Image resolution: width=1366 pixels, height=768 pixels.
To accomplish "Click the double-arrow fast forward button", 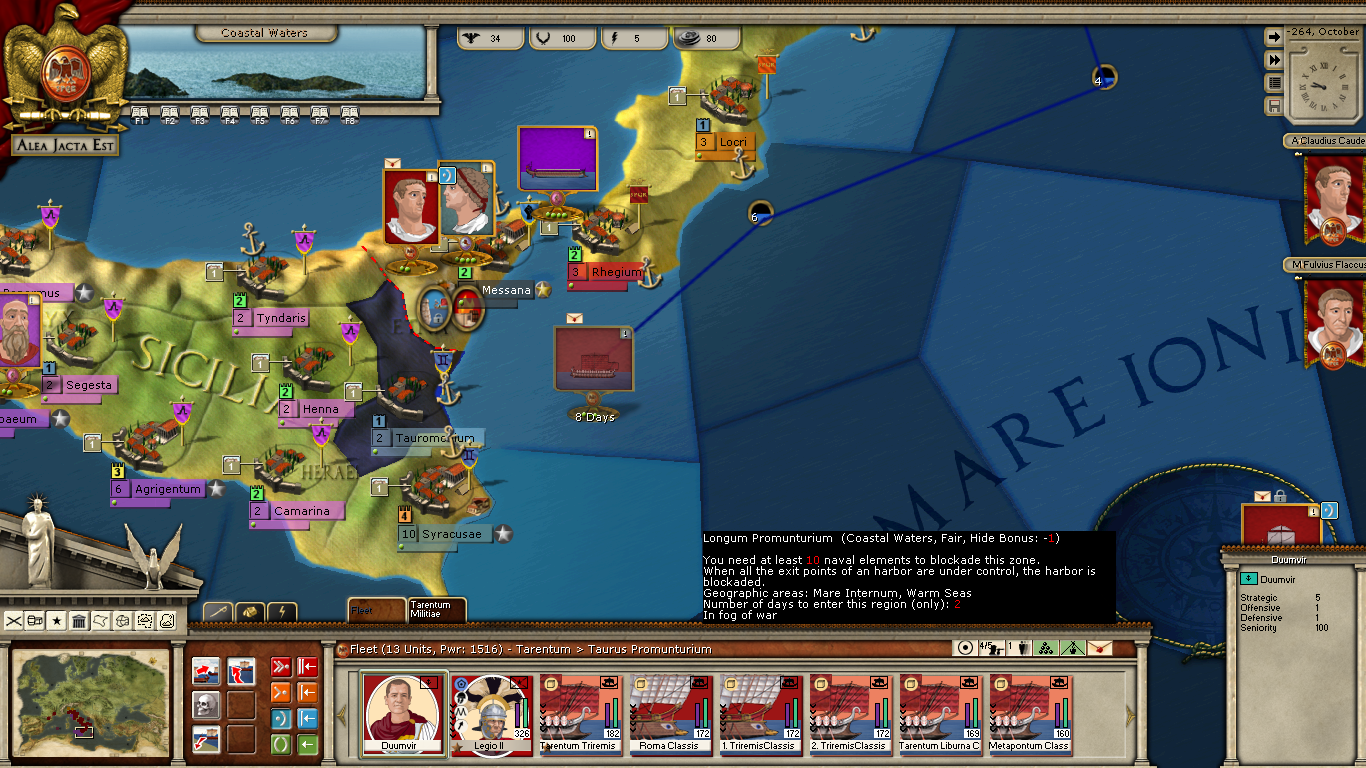I will point(1274,60).
